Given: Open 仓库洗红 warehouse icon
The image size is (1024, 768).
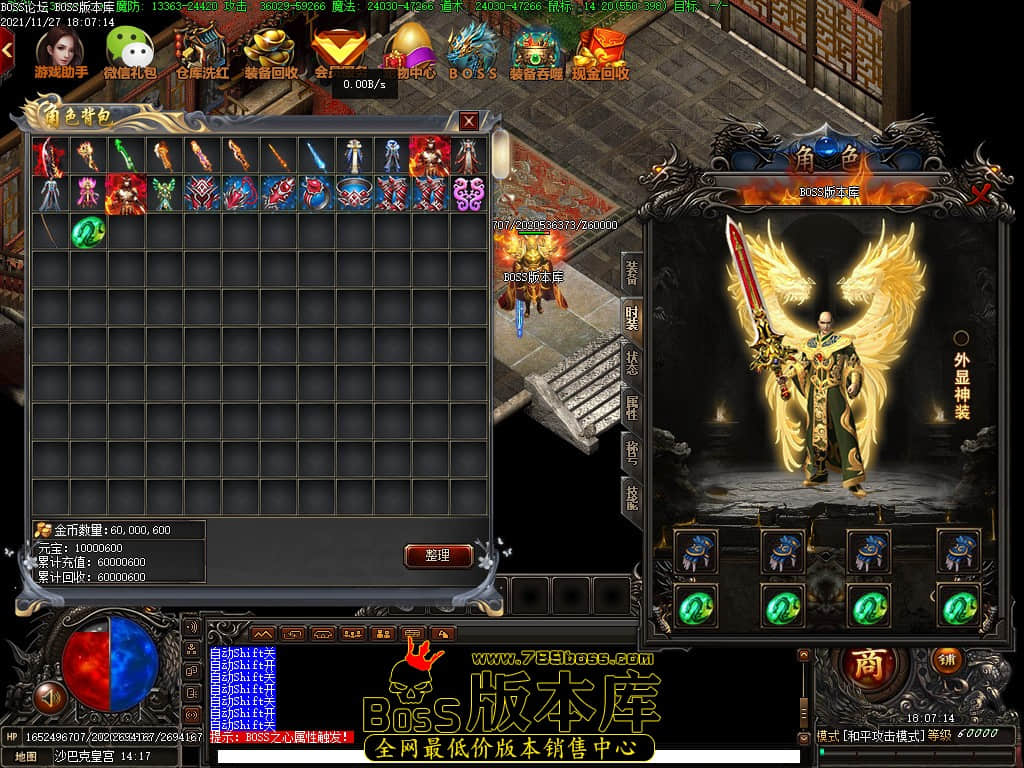Looking at the screenshot, I should point(201,52).
